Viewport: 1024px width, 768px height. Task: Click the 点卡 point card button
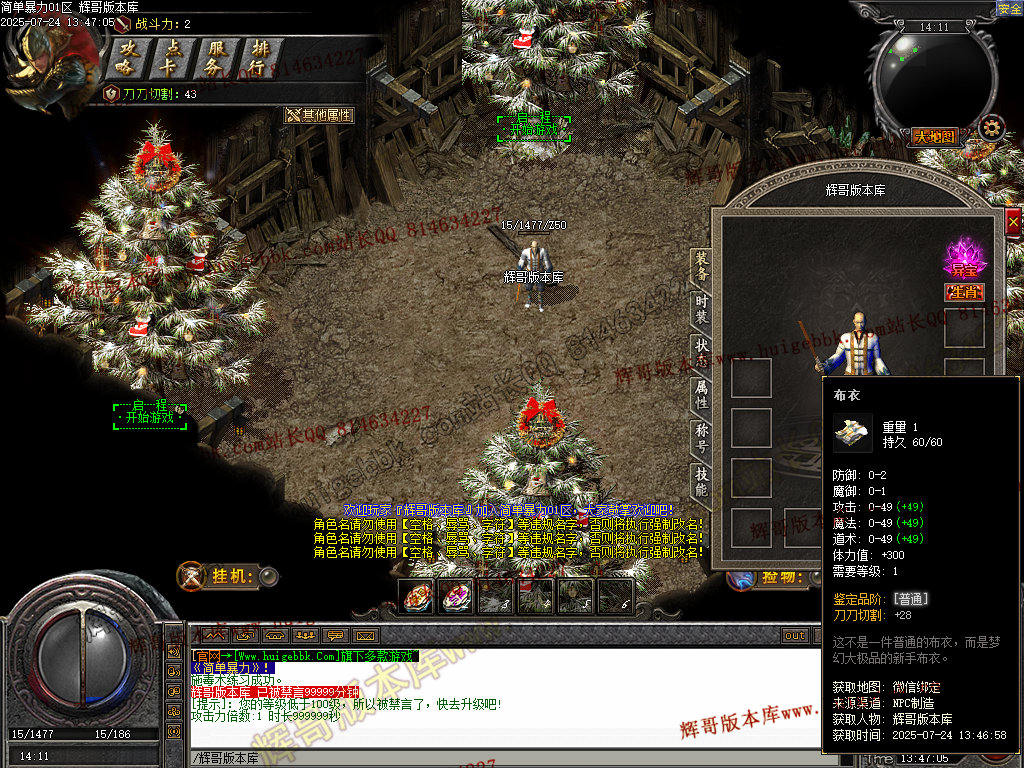coord(172,58)
